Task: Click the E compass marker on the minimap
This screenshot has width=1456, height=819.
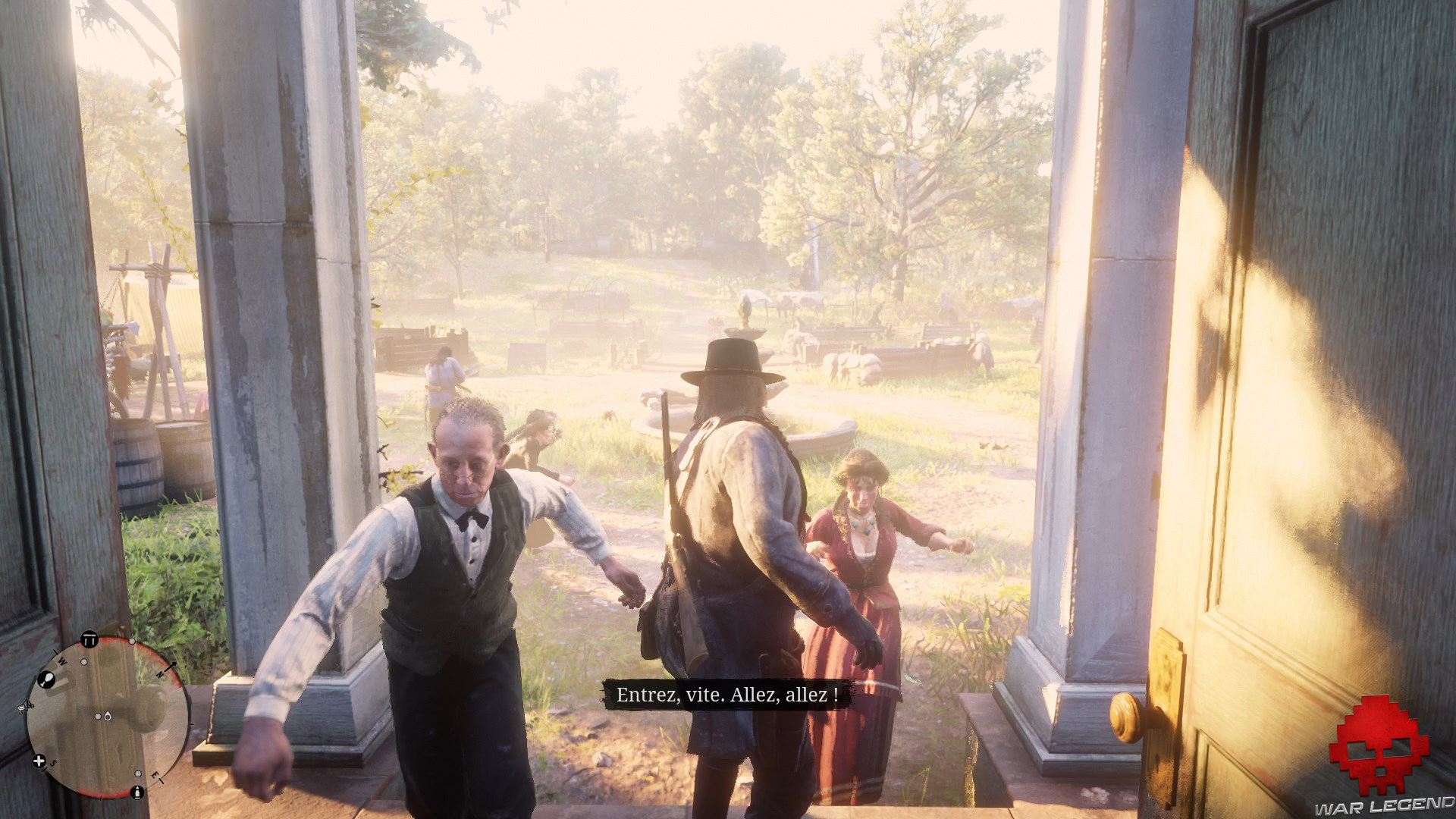Action: (x=155, y=775)
